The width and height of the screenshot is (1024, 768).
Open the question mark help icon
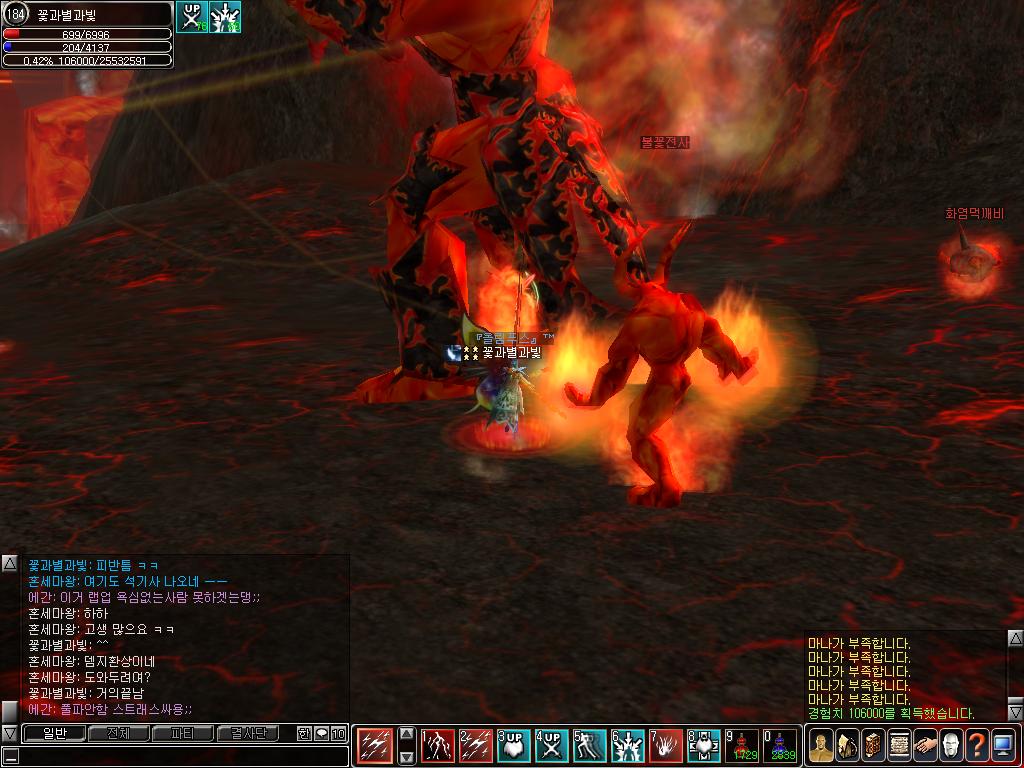pos(977,745)
